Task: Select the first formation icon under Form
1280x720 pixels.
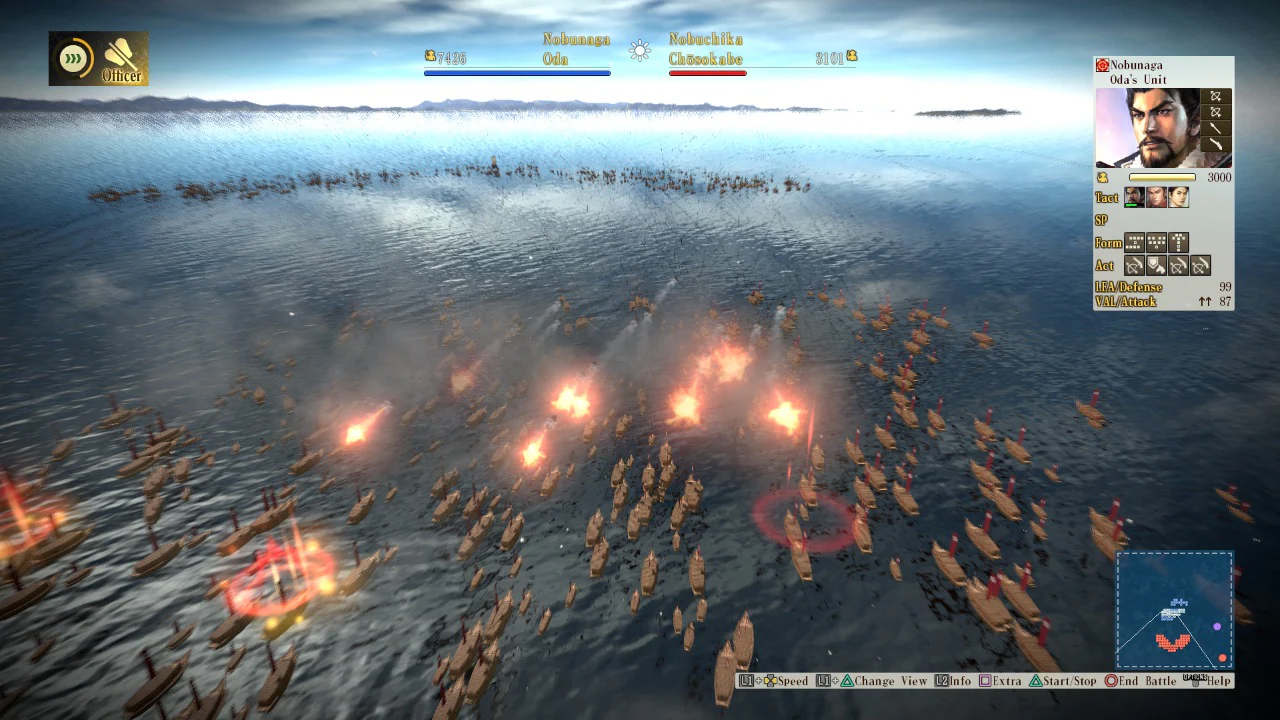Action: pos(1132,242)
